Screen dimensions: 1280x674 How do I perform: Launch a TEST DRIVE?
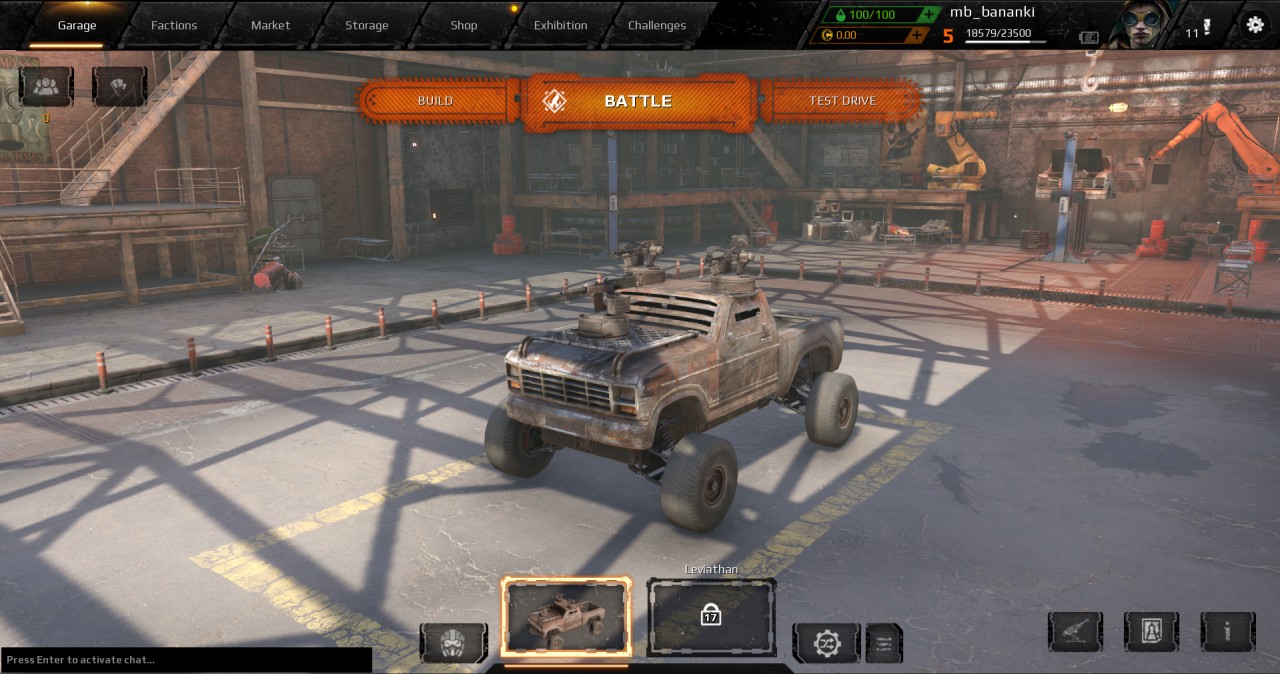coord(842,101)
